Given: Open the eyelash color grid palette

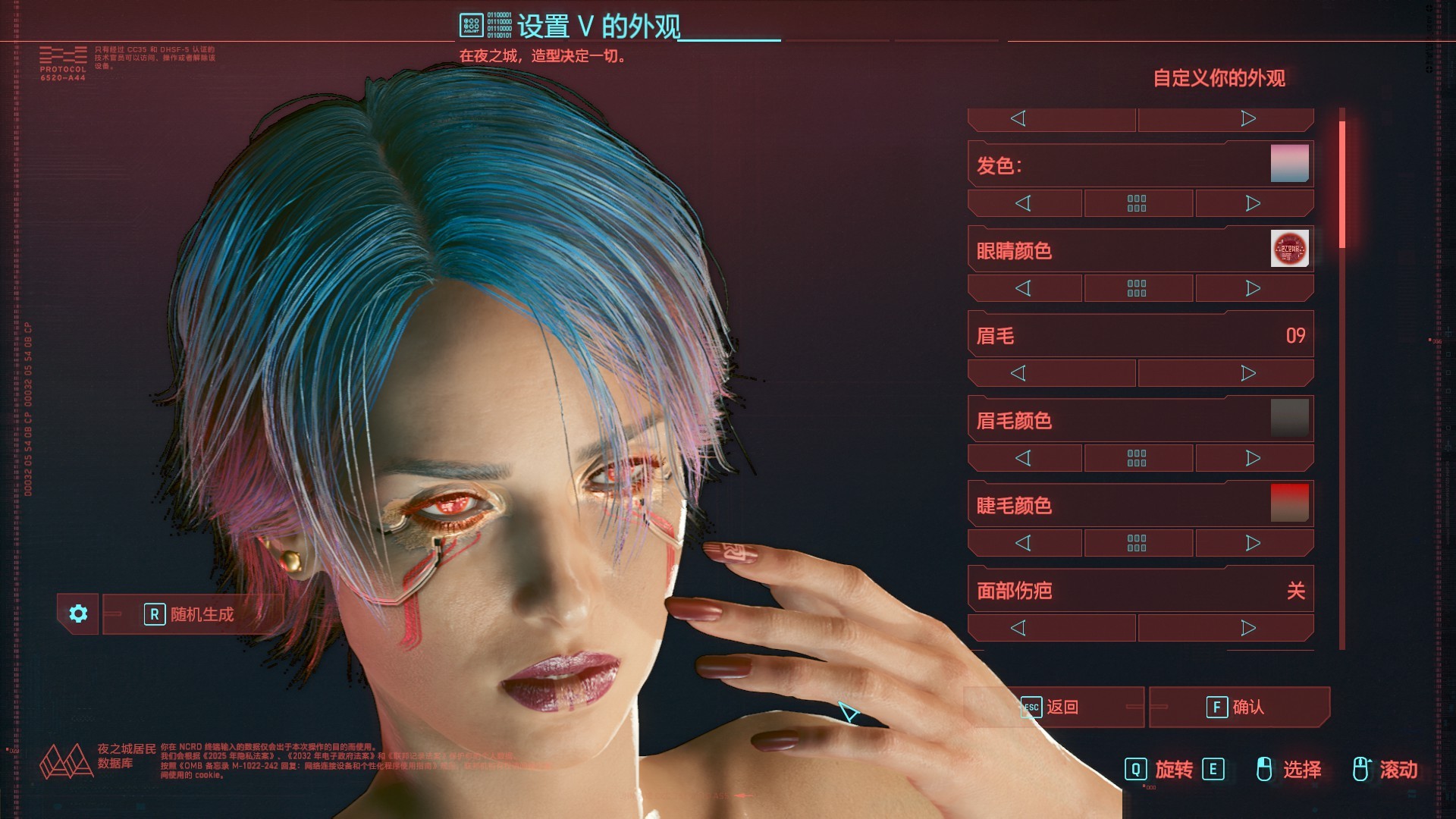Looking at the screenshot, I should [x=1137, y=543].
